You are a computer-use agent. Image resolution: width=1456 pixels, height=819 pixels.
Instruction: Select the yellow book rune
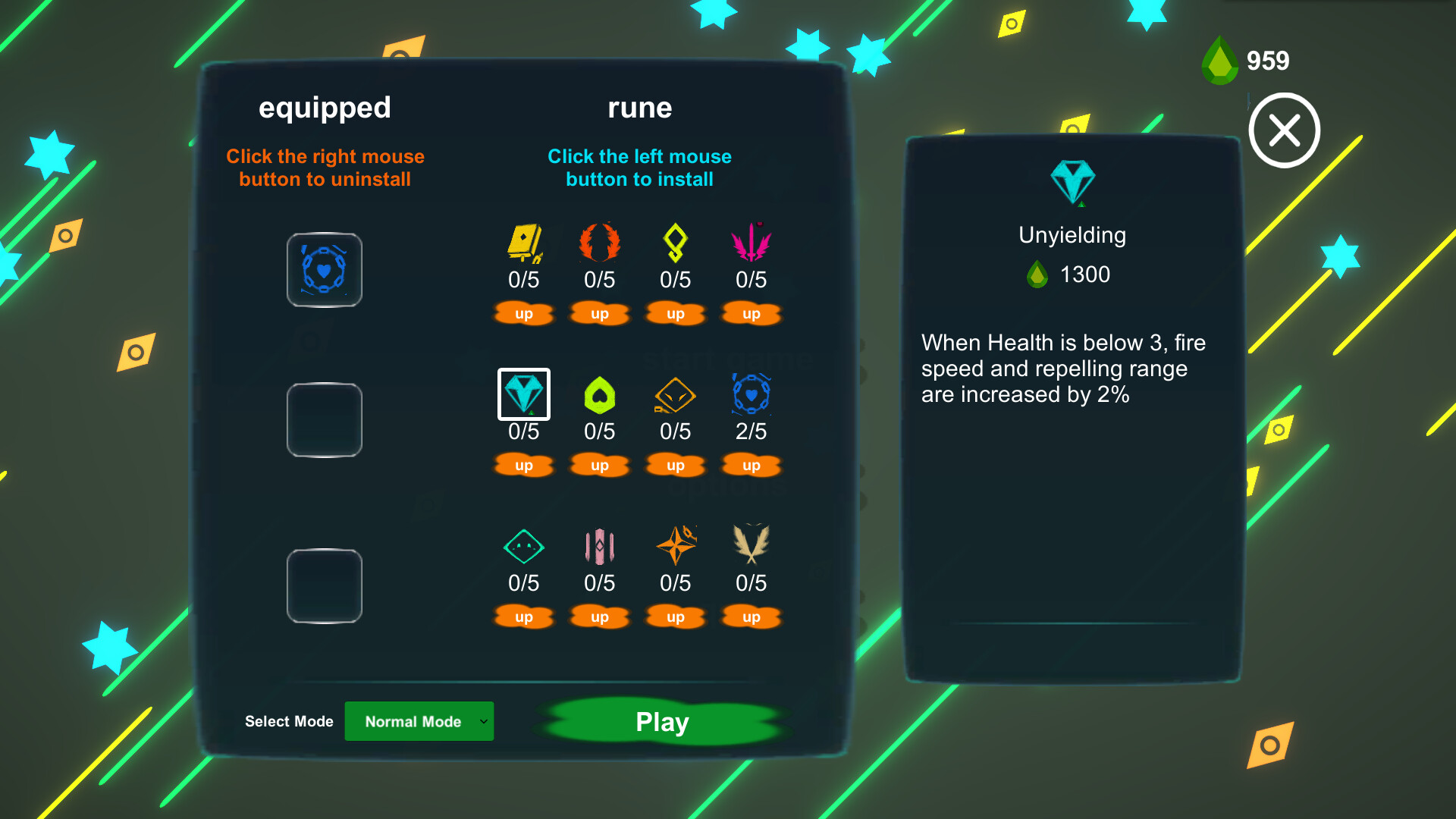(x=523, y=243)
